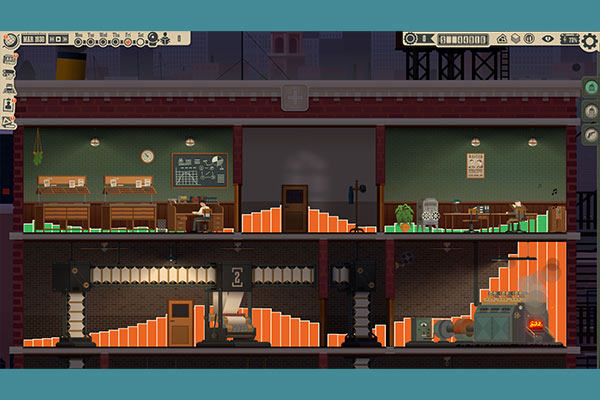
Task: Open the person portrait sidebar icon
Action: (8, 105)
